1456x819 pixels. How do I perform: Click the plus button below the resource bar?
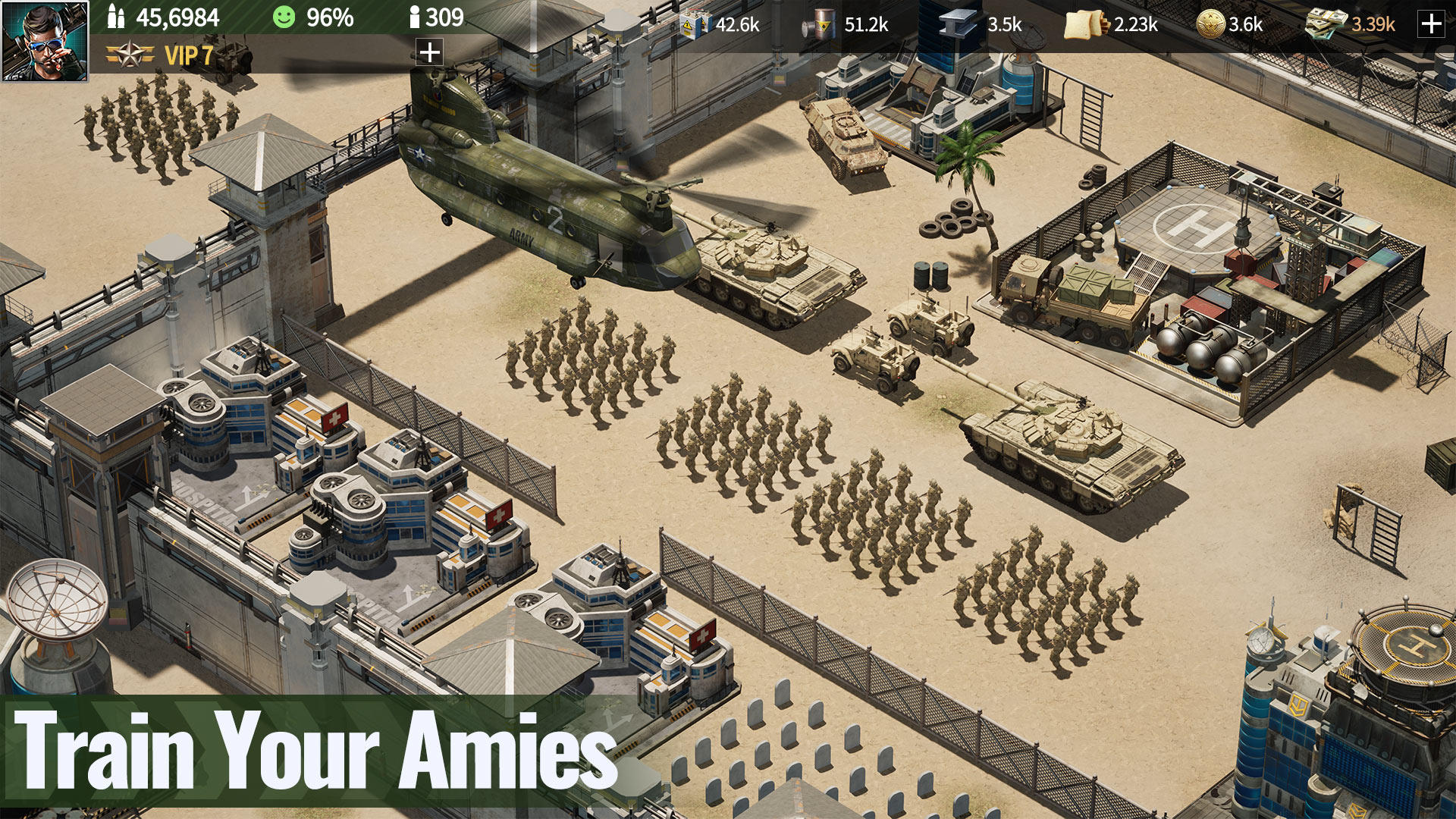click(x=428, y=53)
